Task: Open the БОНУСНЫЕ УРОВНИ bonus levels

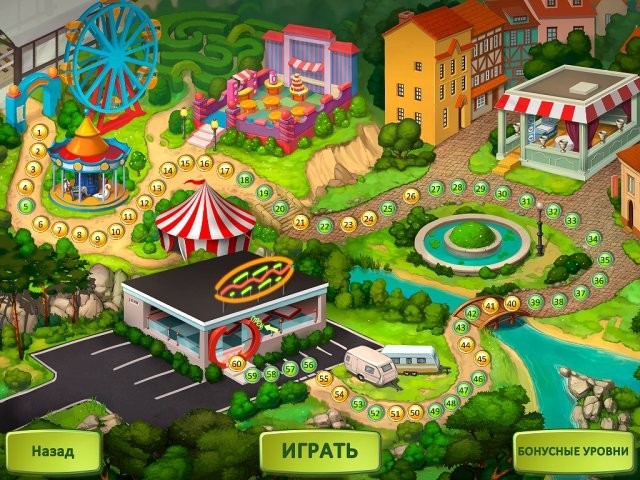Action: tap(575, 451)
